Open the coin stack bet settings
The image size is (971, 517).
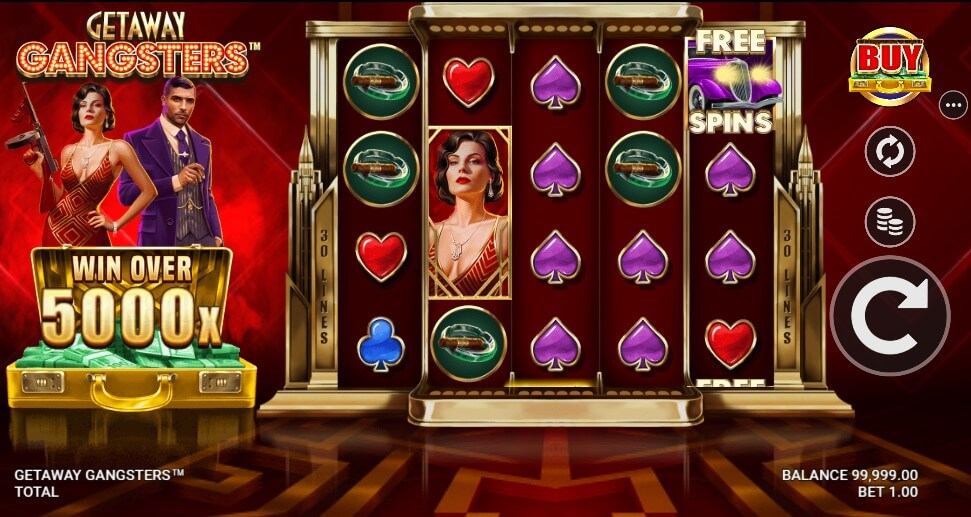889,221
